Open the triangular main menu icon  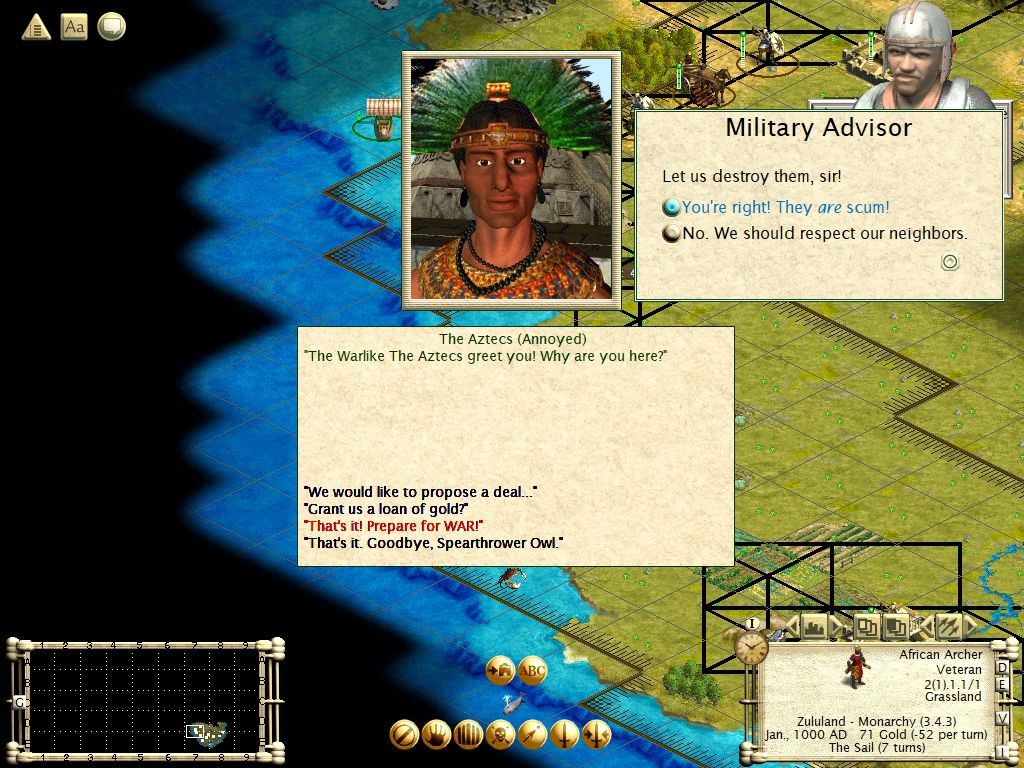tap(36, 27)
